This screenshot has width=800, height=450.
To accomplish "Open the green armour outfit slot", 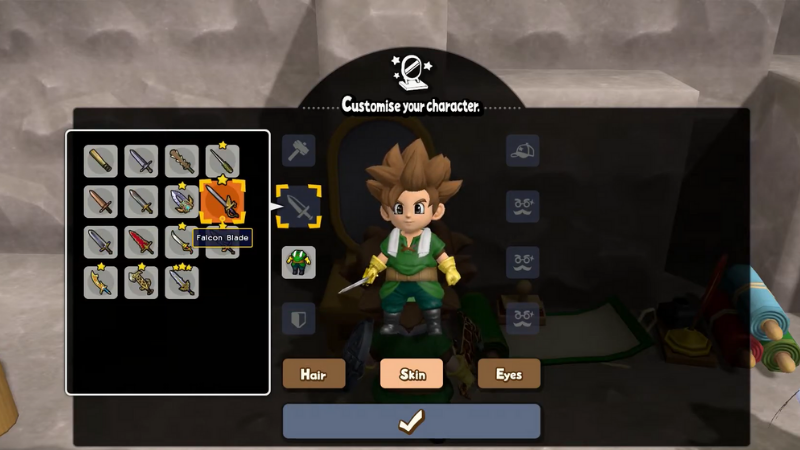I will tap(298, 263).
